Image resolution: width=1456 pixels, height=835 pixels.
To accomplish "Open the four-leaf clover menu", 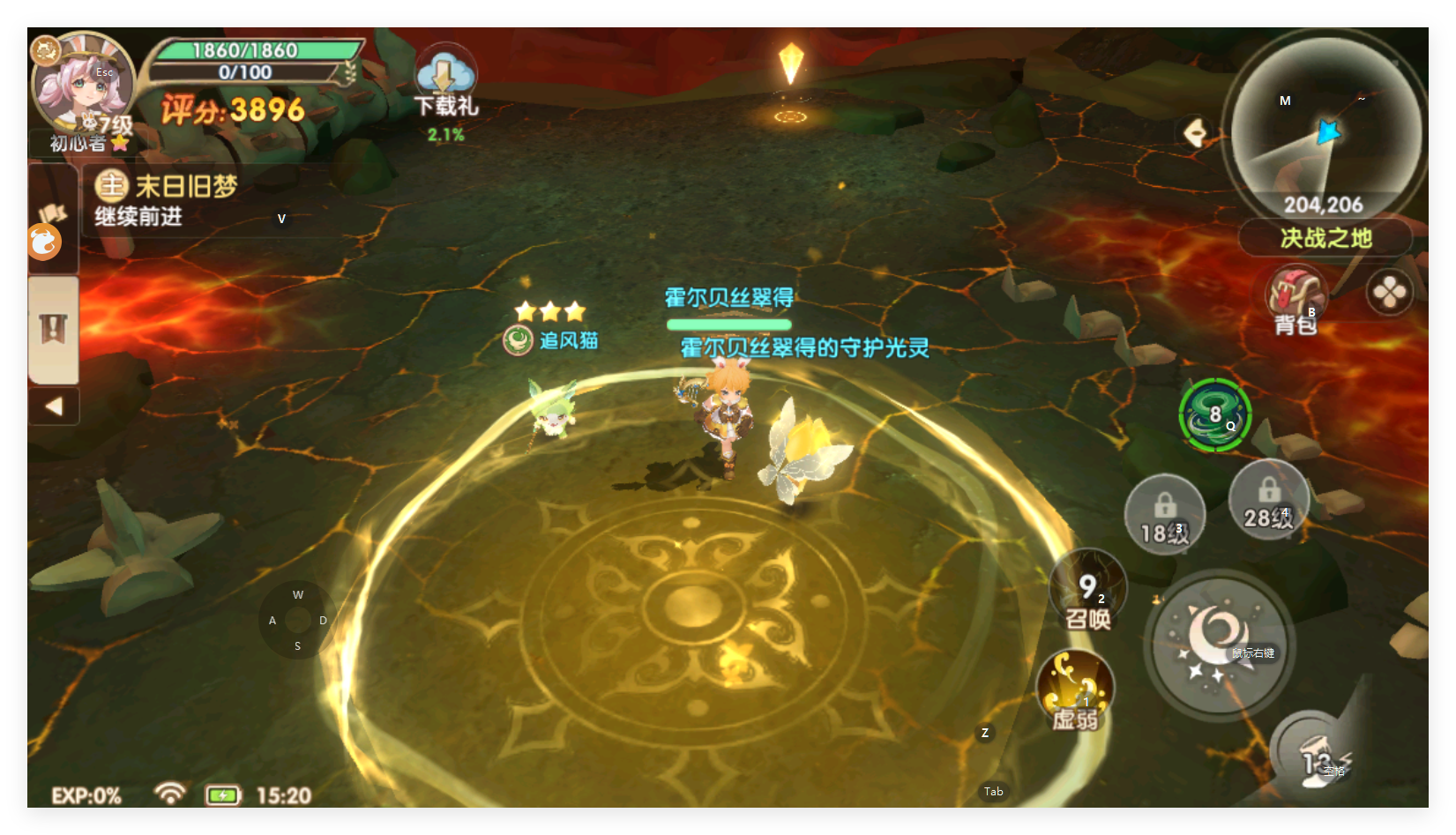I will 1389,293.
